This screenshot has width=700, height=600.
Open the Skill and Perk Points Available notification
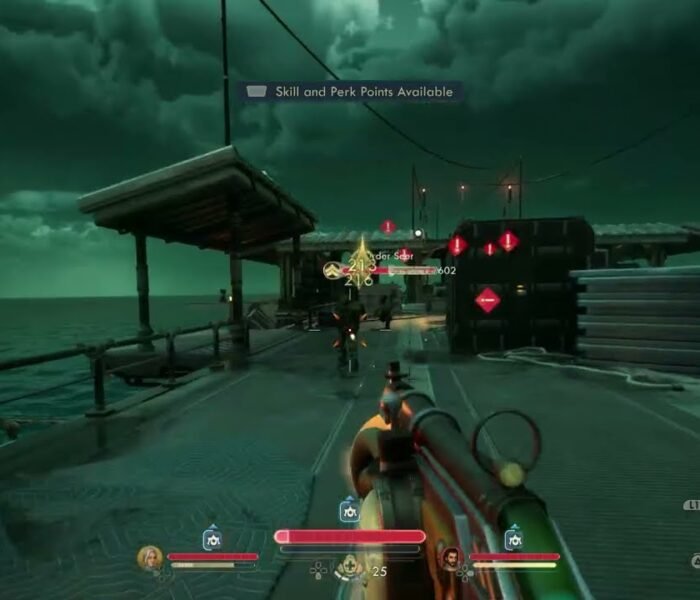click(x=350, y=92)
